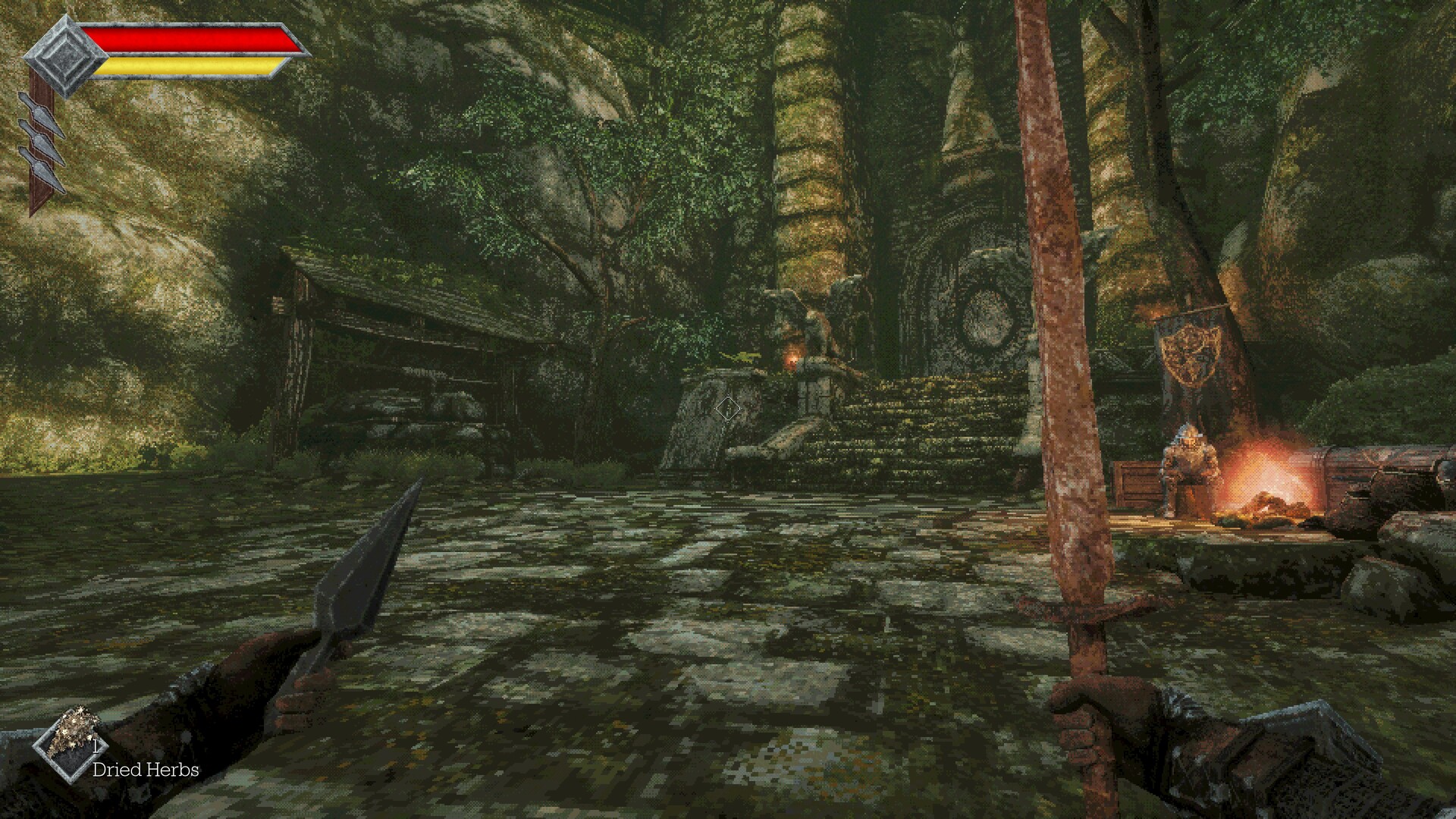The height and width of the screenshot is (819, 1456).
Task: Click the yellow stamina bar
Action: pos(186,67)
